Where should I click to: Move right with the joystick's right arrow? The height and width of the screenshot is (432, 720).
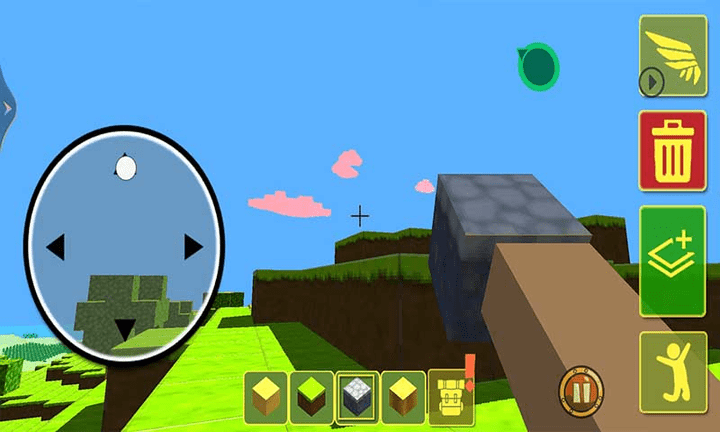pyautogui.click(x=193, y=245)
